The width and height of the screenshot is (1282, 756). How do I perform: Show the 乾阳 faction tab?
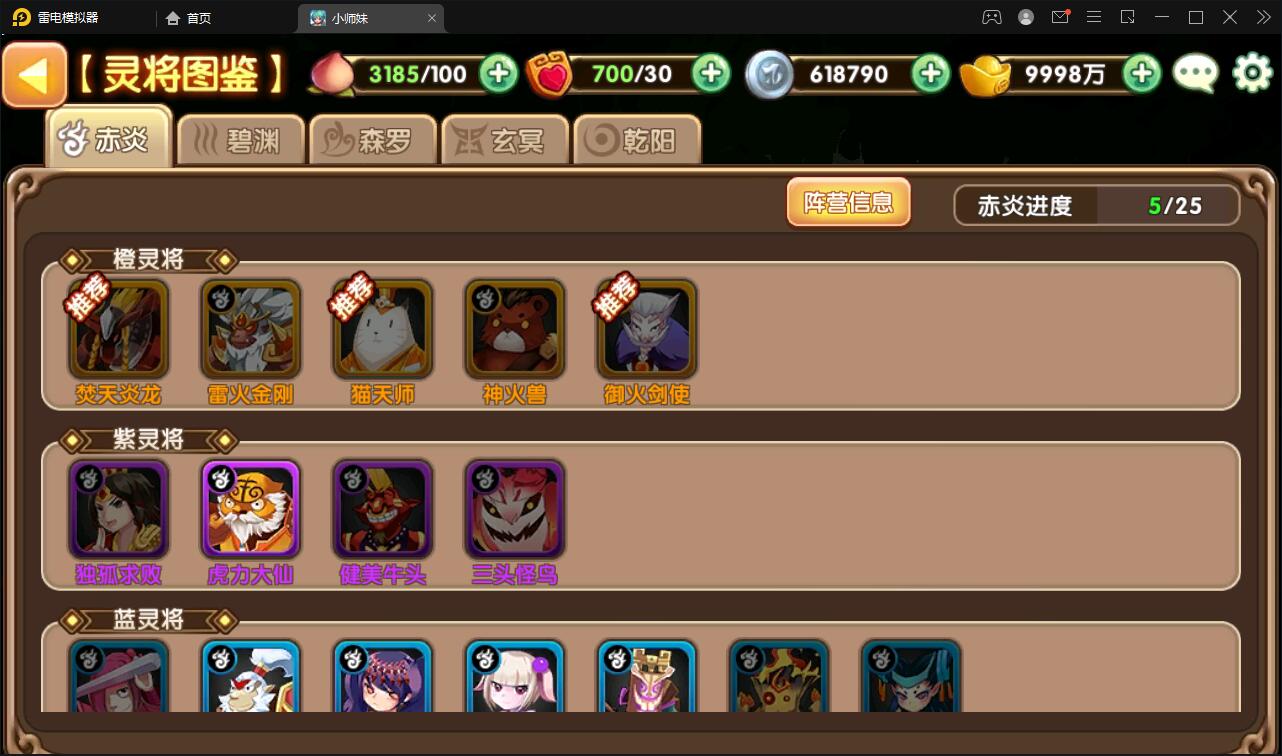(637, 140)
